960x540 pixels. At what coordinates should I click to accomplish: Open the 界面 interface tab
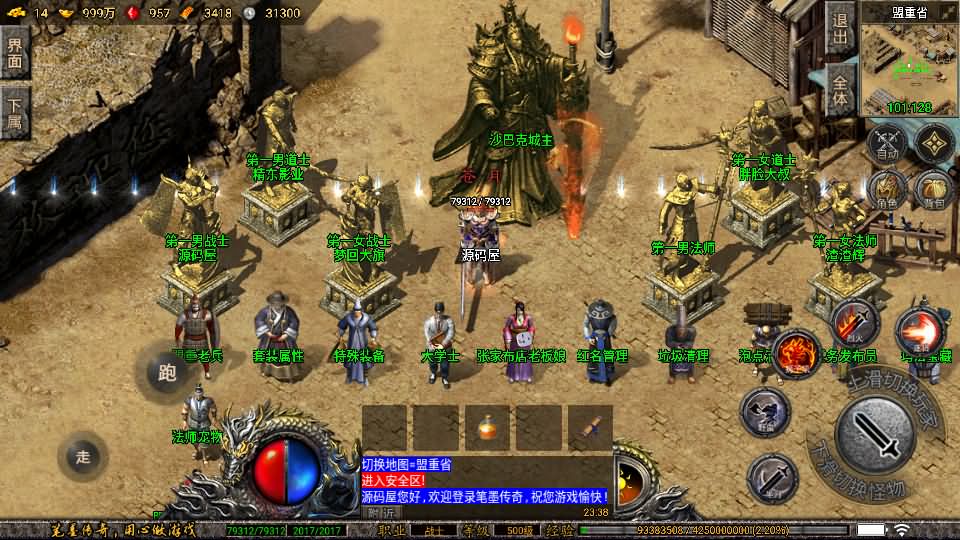pyautogui.click(x=14, y=52)
